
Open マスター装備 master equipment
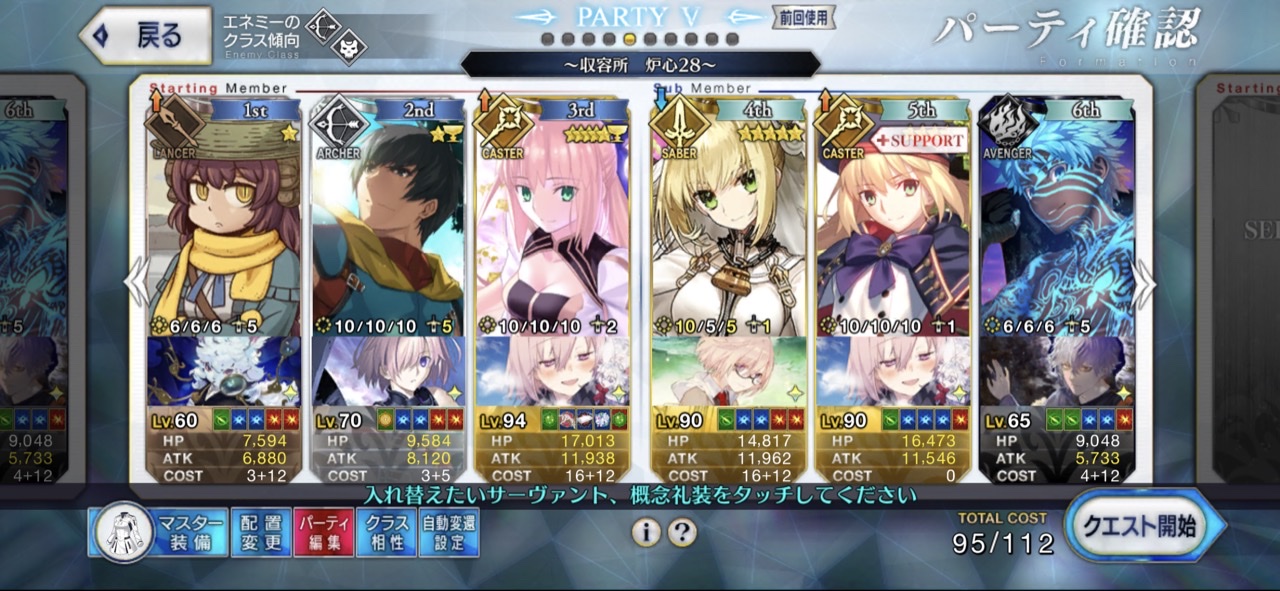158,532
